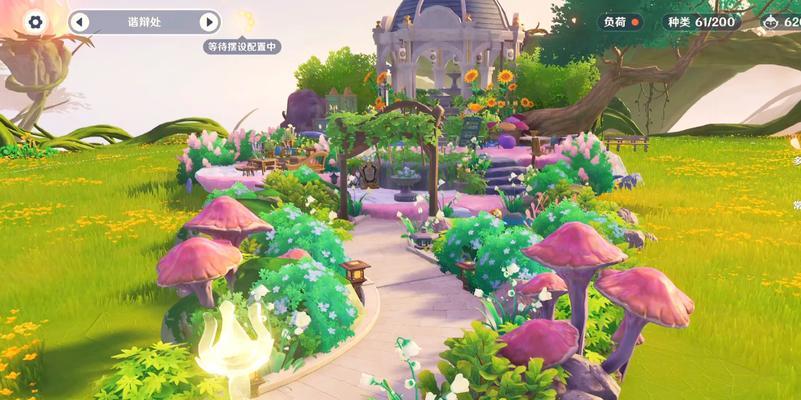Switch to the previous area with left arrow
The height and width of the screenshot is (400, 801).
click(80, 22)
